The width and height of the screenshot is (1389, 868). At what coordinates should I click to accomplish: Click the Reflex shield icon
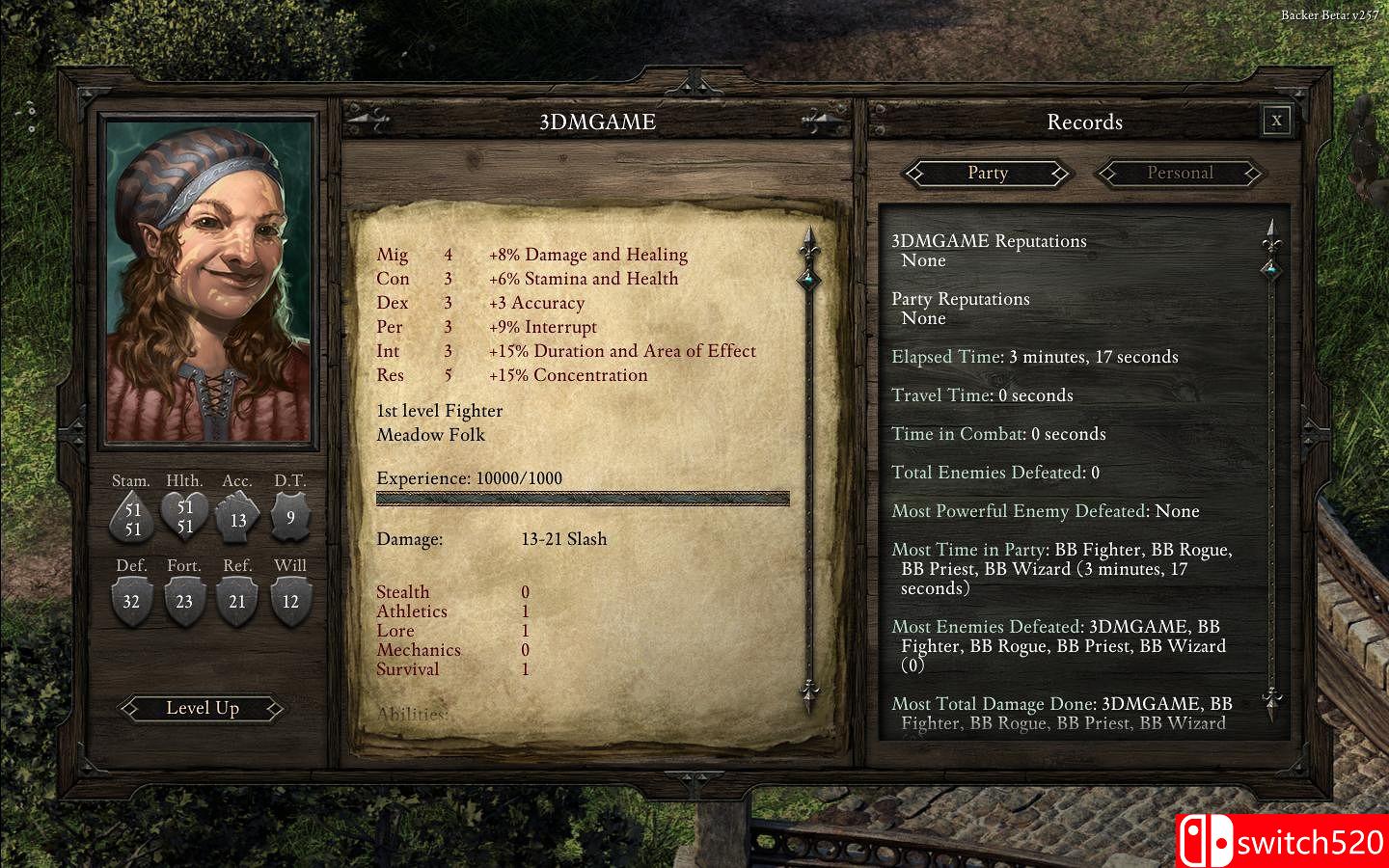237,600
